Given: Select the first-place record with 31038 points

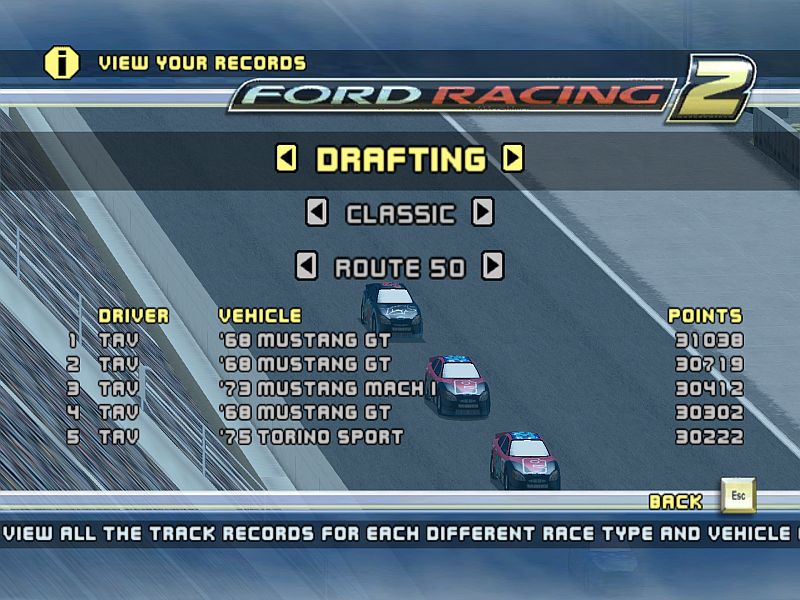Looking at the screenshot, I should click(405, 340).
